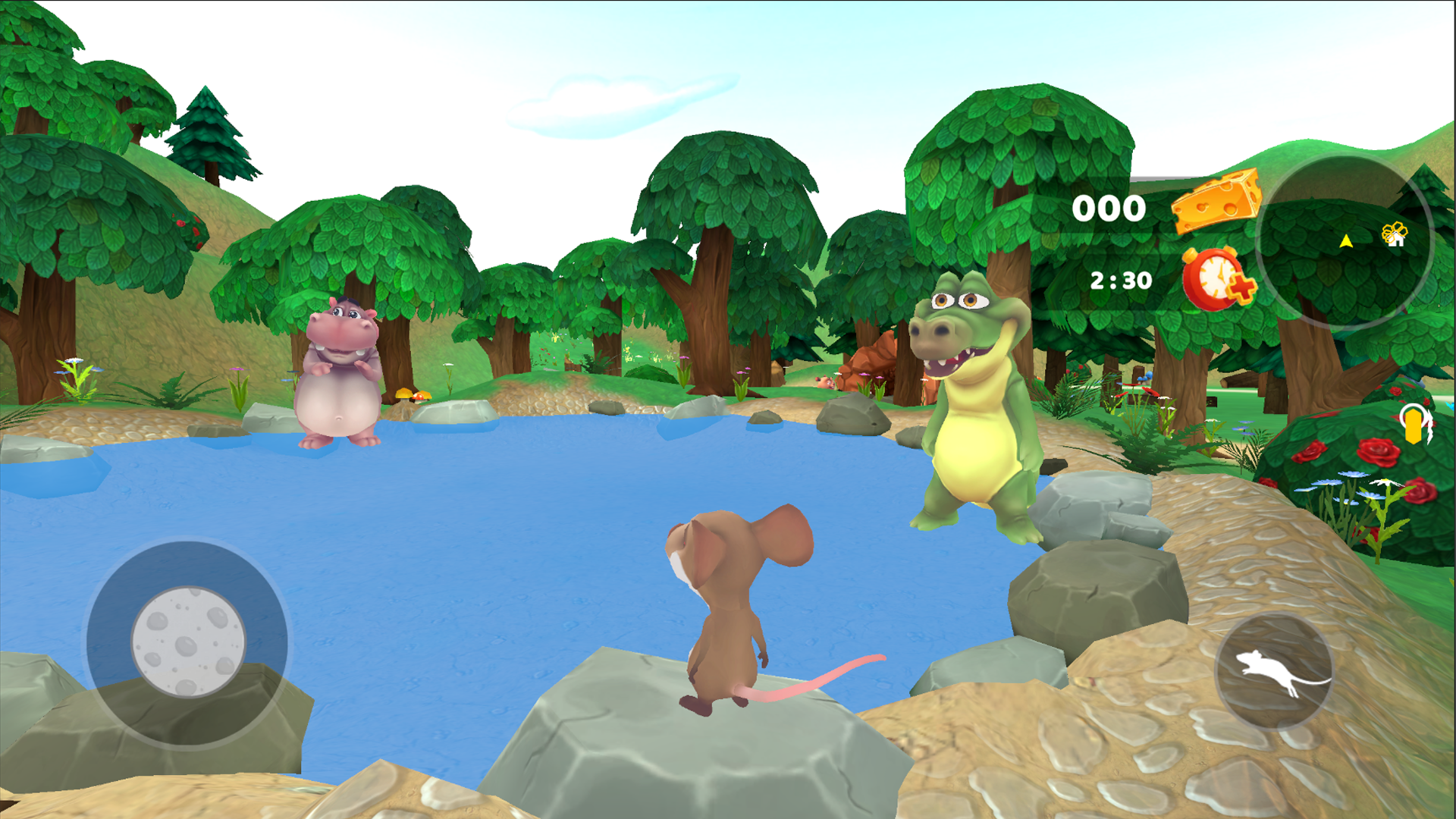Expand the timer display showing 2:30
The height and width of the screenshot is (819, 1456).
1121,279
